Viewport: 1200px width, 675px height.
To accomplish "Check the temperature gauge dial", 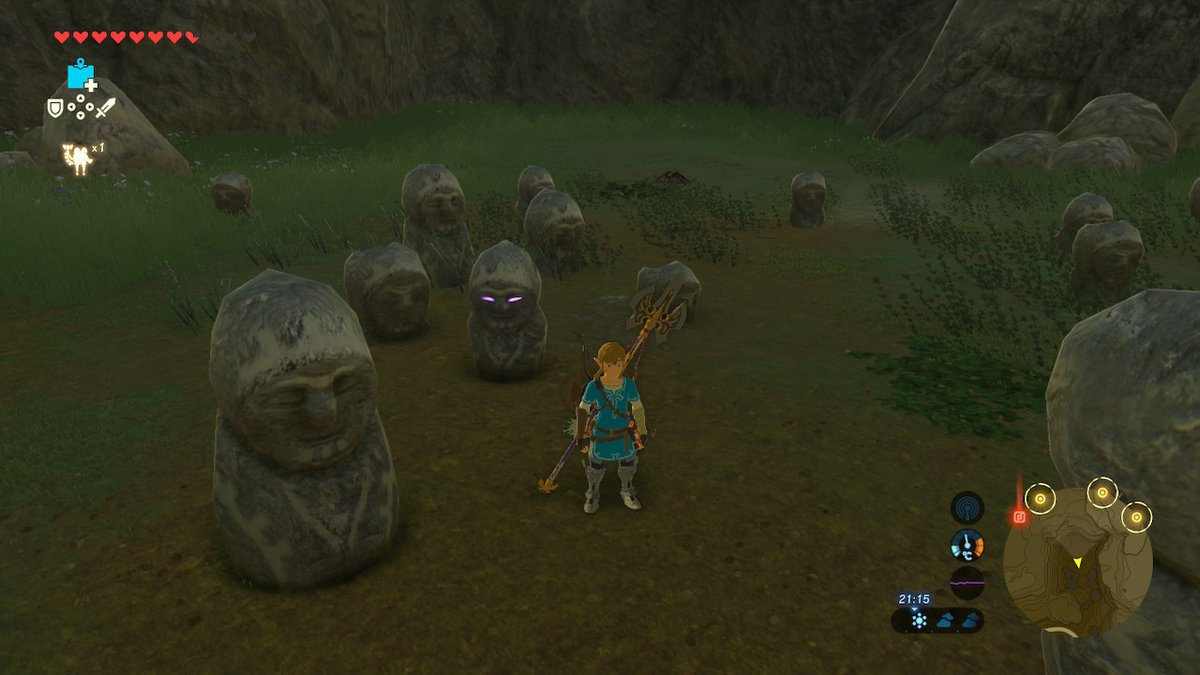I will [x=967, y=545].
